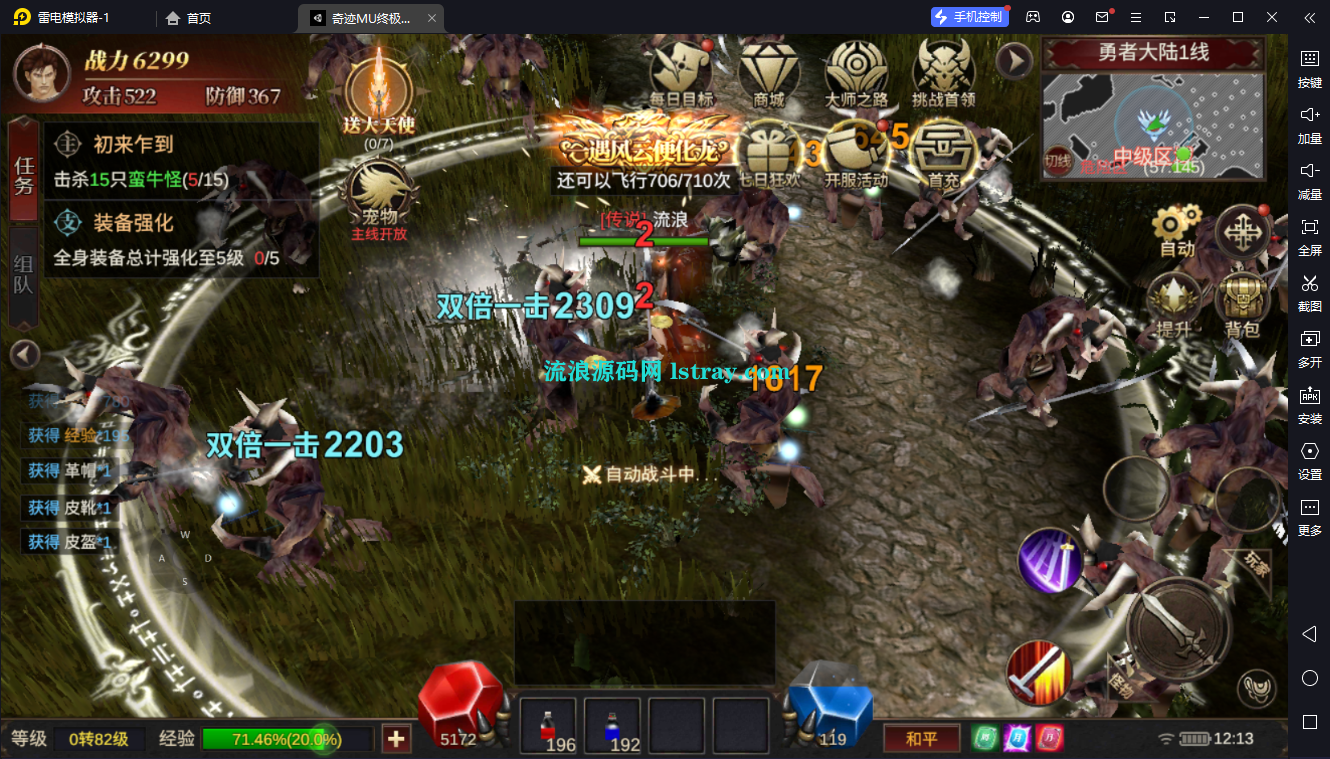Open the 每日目标 daily goals icon
The image size is (1330, 759).
point(681,70)
